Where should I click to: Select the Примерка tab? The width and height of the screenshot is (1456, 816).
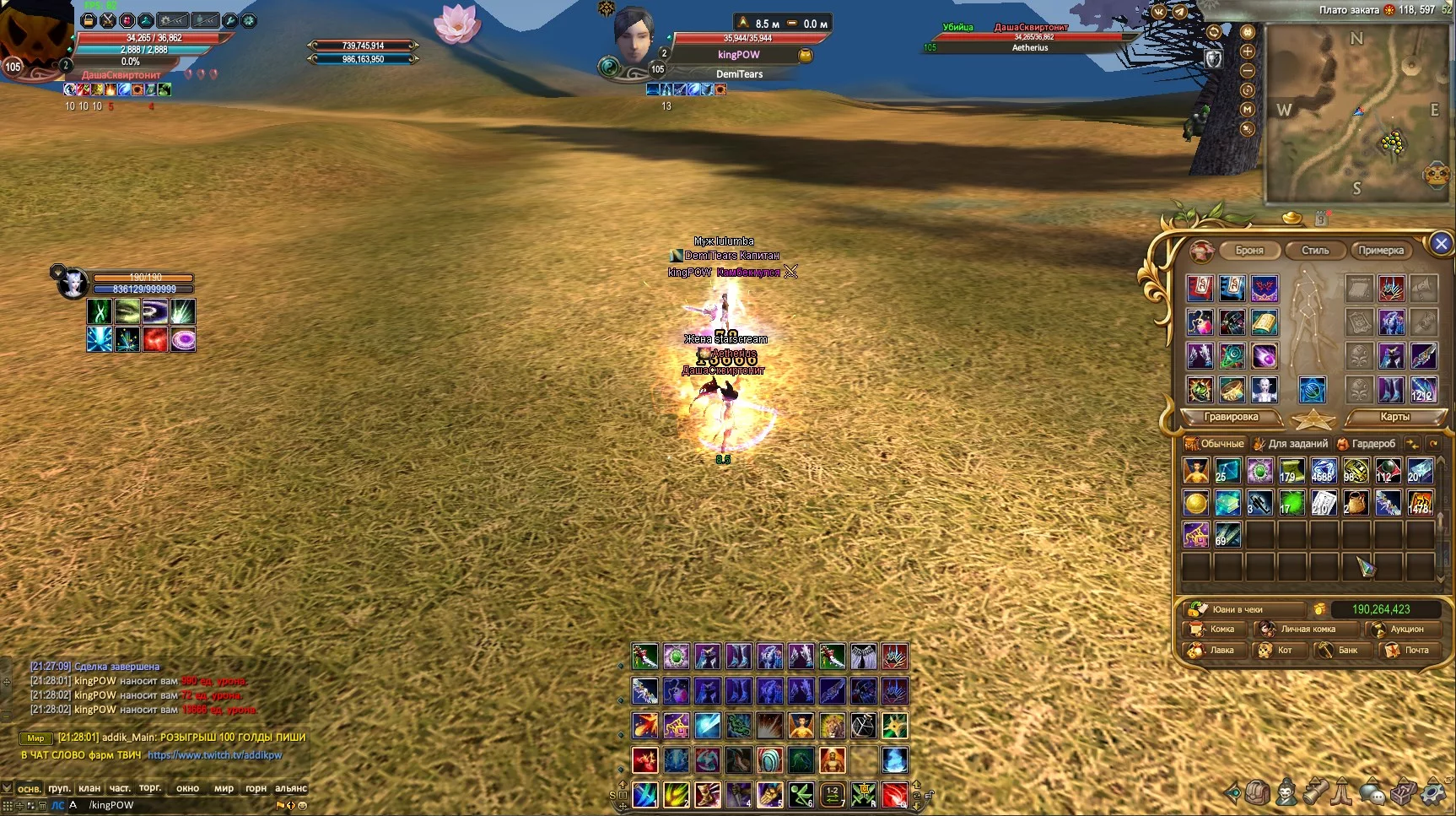pyautogui.click(x=1381, y=251)
